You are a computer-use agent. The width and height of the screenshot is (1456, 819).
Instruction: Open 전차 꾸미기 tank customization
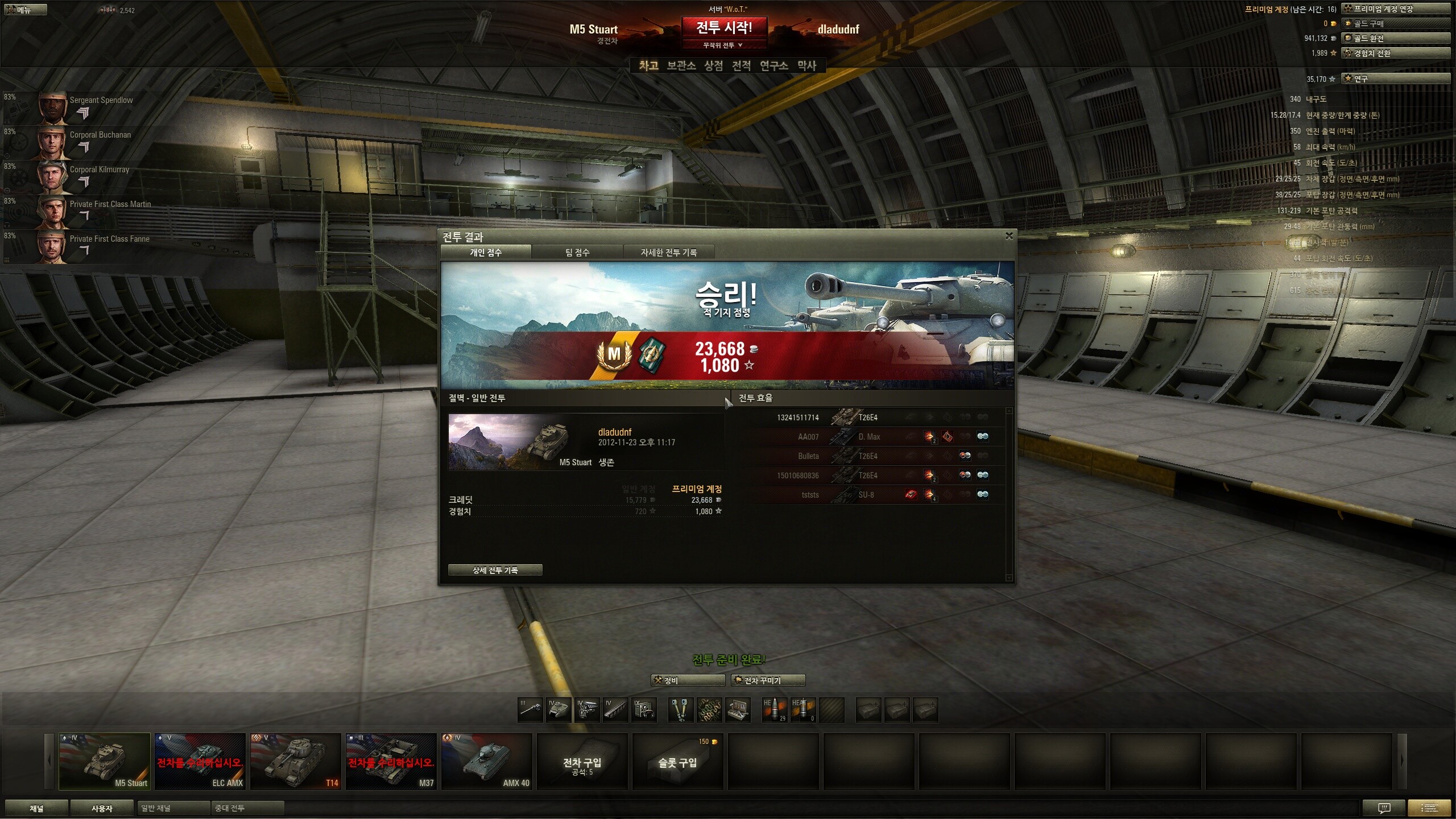768,680
